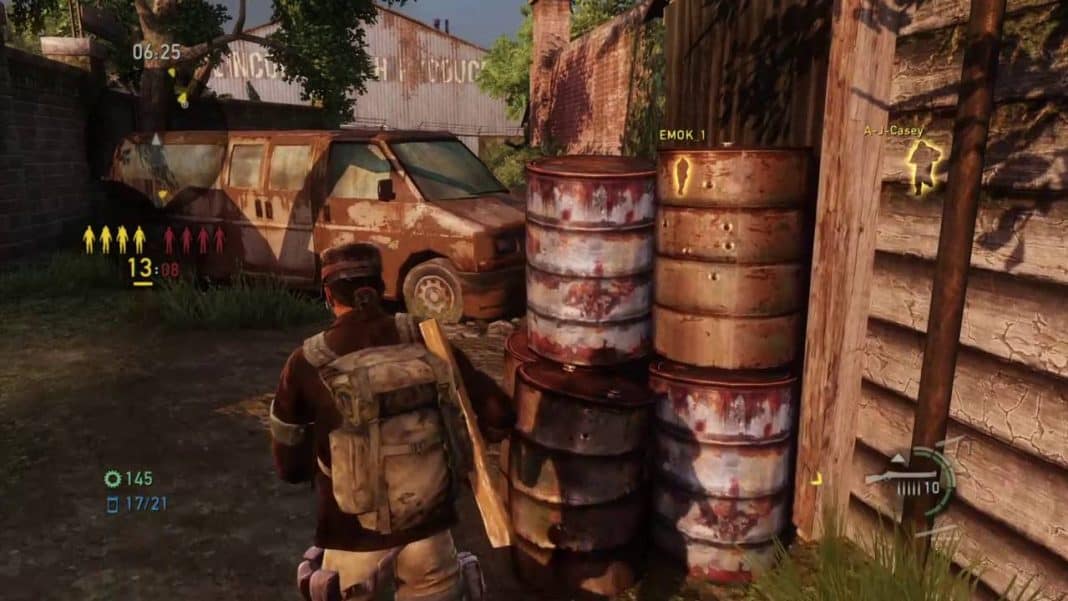Viewport: 1068px width, 601px height.
Task: Click the blue supplies icon beside 17/21
Action: (112, 504)
